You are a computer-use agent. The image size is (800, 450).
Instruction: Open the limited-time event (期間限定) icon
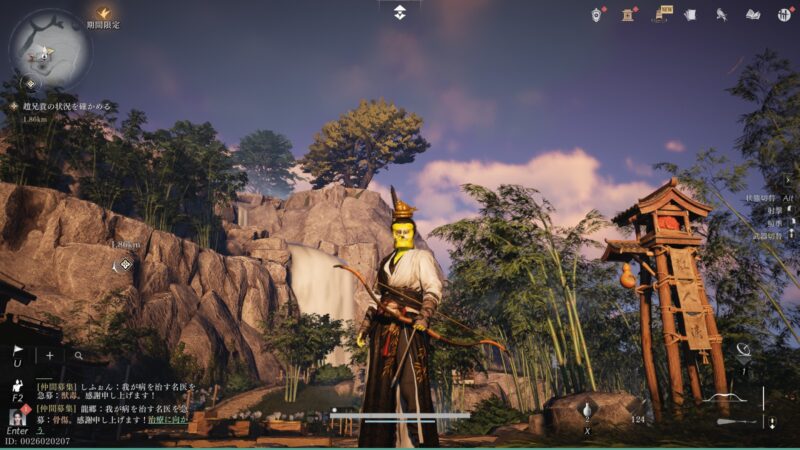pyautogui.click(x=103, y=14)
